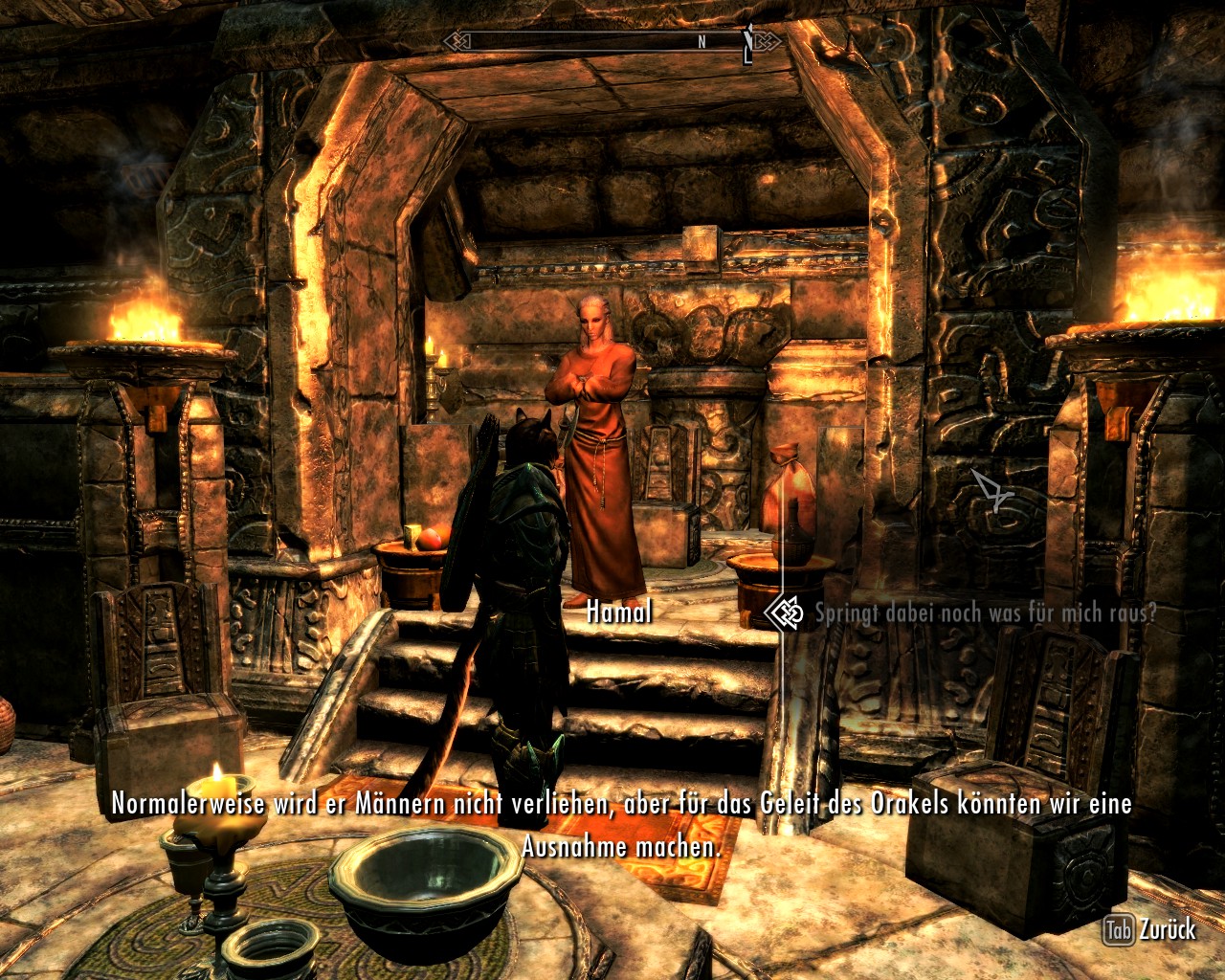Click the N marker on the compass
Viewport: 1225px width, 980px height.
(x=700, y=42)
